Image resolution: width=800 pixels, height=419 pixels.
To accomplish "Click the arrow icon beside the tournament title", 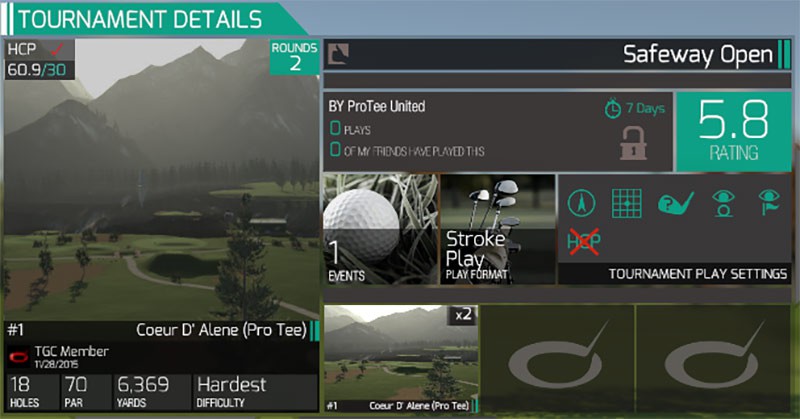I will click(340, 54).
